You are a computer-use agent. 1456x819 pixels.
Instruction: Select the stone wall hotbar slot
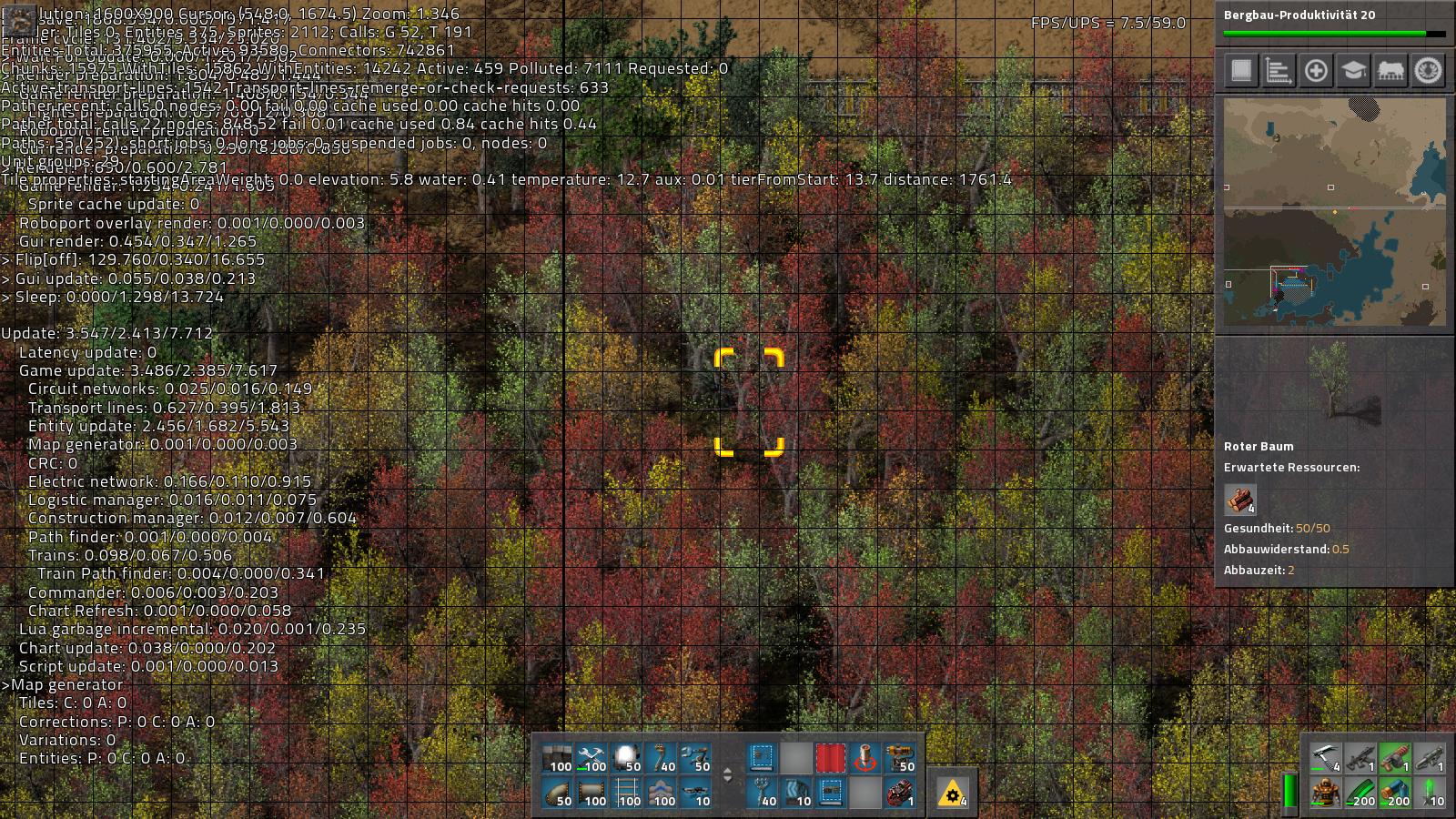tap(557, 758)
